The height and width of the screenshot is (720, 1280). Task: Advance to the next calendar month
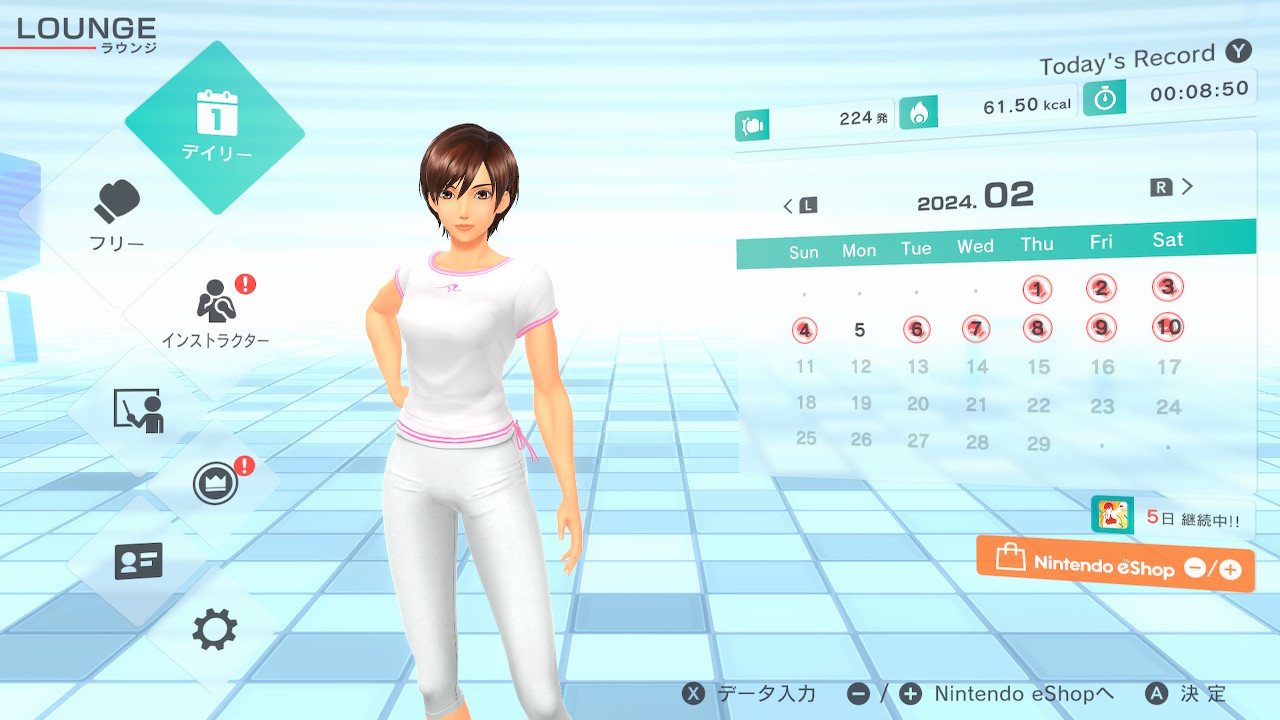[x=1173, y=187]
